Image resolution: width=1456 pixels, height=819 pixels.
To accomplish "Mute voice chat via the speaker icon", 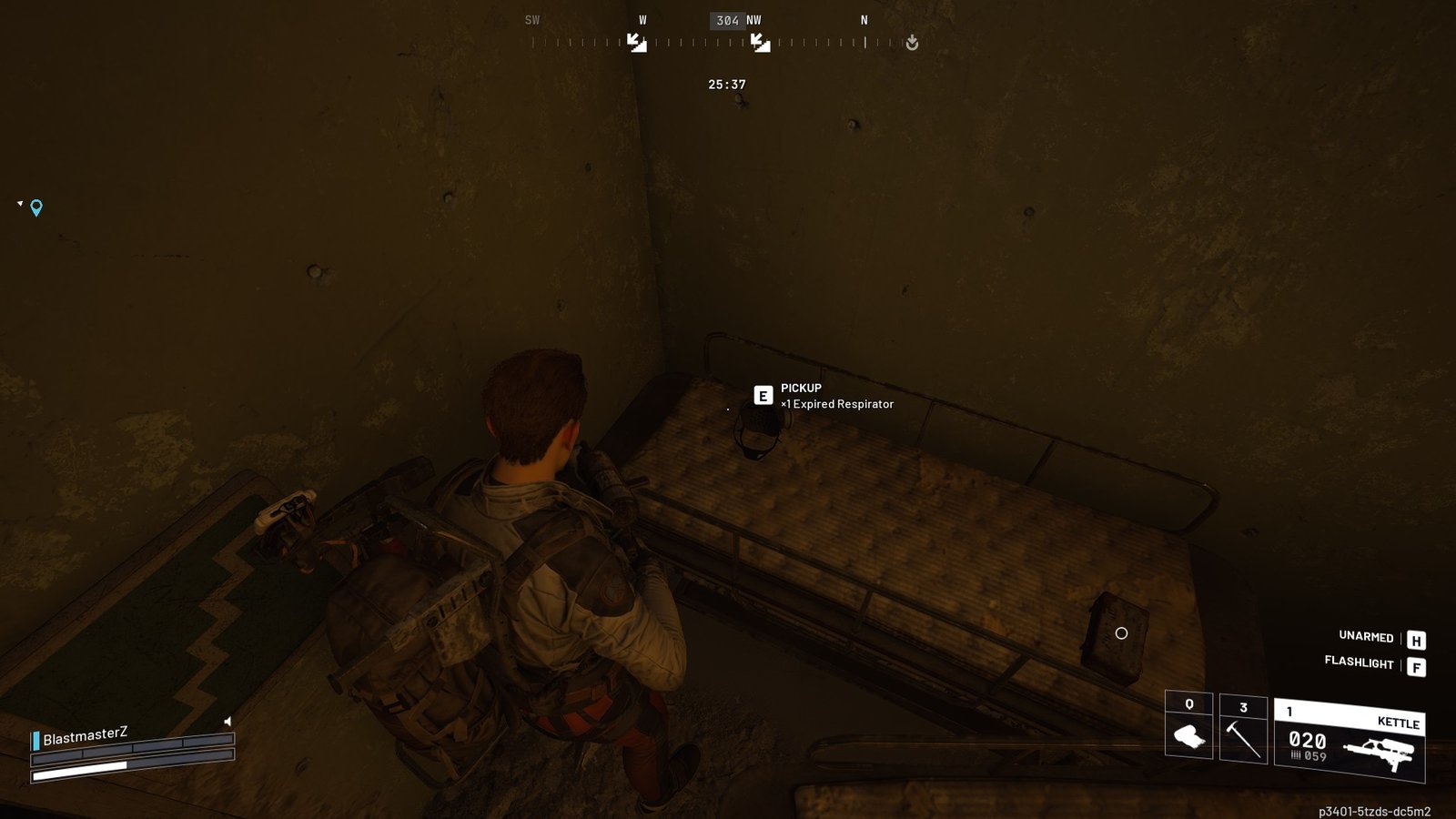I will tap(227, 722).
